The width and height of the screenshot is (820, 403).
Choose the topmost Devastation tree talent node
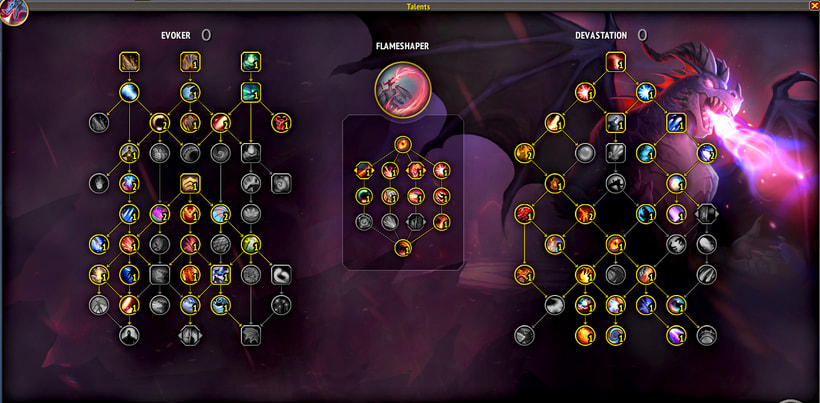coord(615,63)
